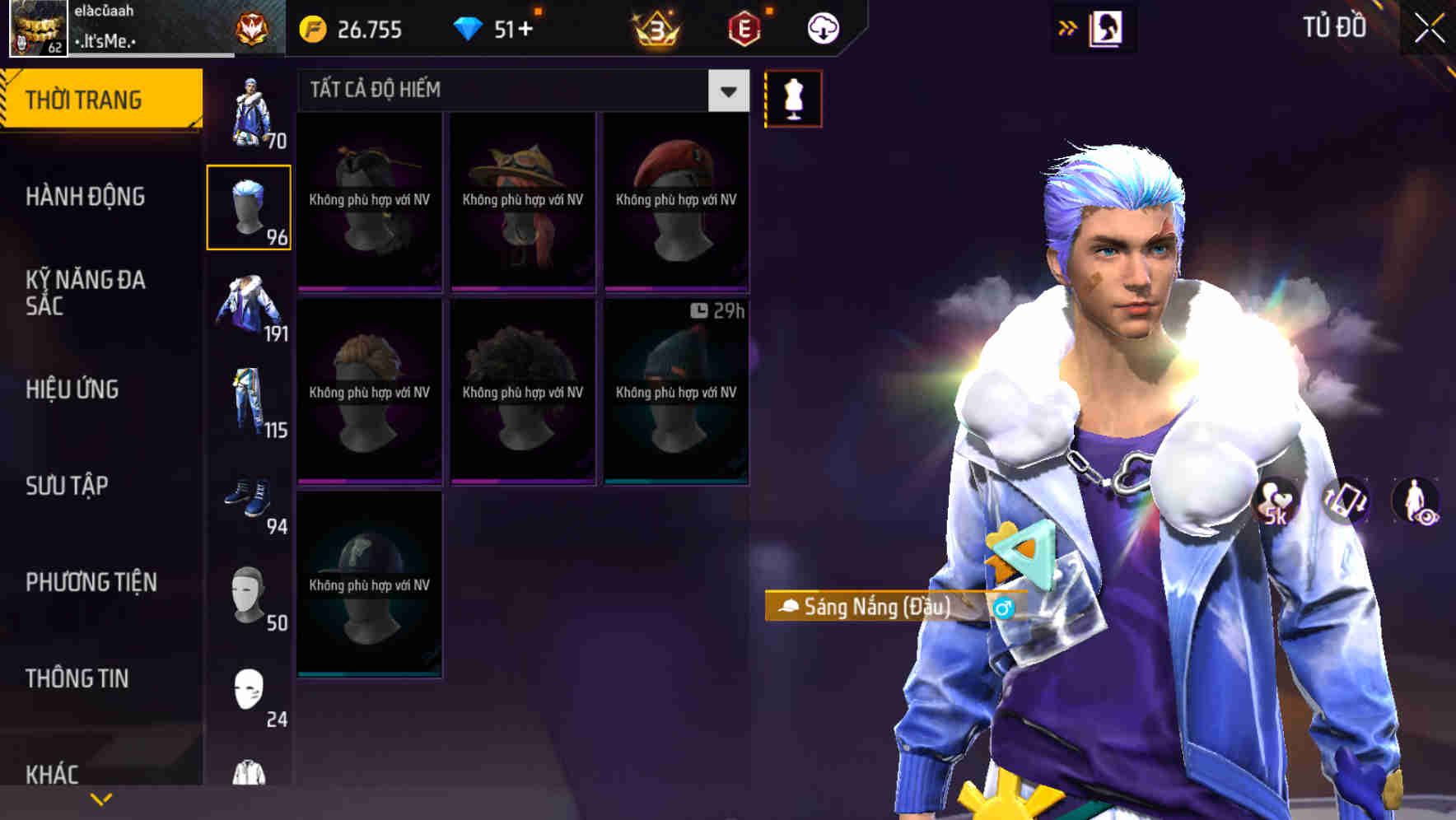Open the HIỆU ỨNG category
Screen dimensions: 1456x820
tap(72, 389)
